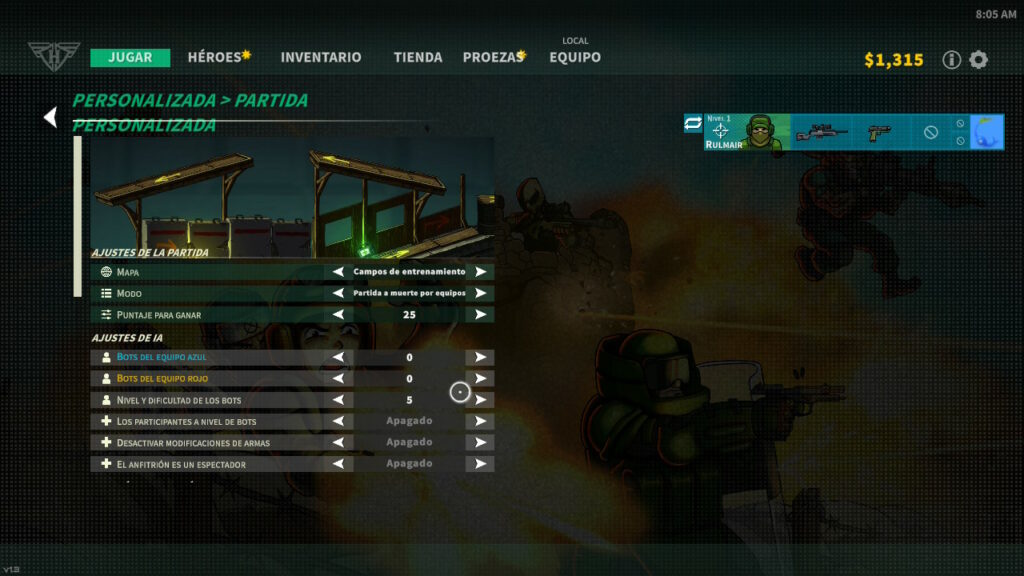Go to the Tienda shop tab
This screenshot has height=576, width=1024.
click(418, 58)
